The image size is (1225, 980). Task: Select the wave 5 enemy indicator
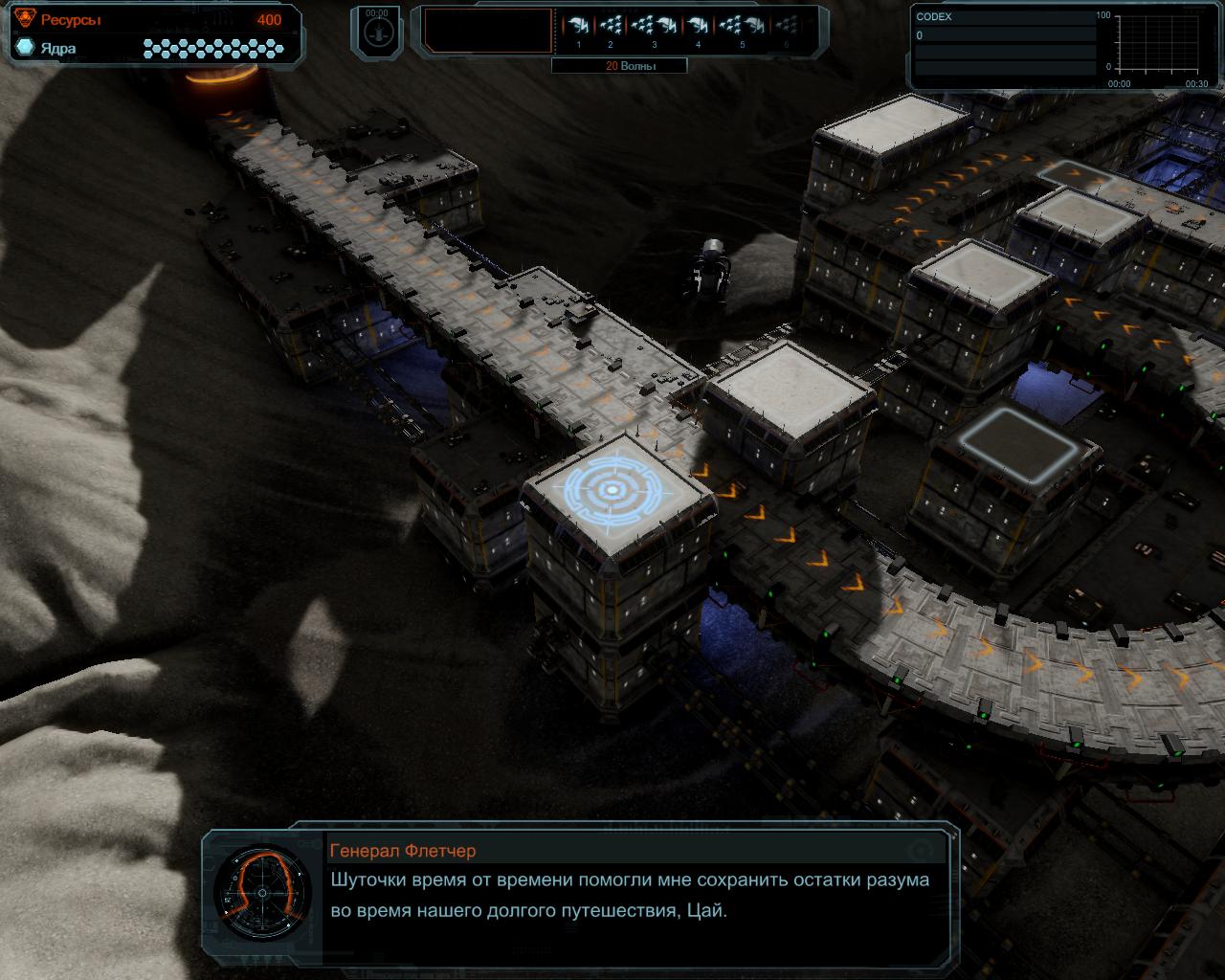pyautogui.click(x=742, y=27)
